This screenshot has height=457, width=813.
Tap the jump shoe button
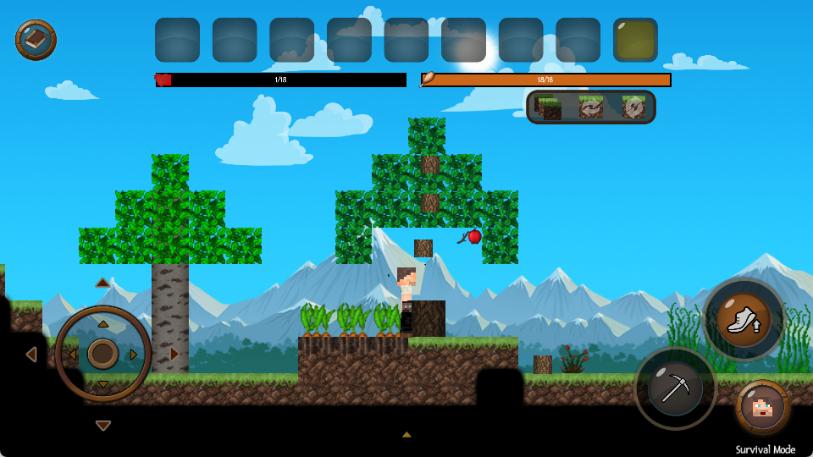click(x=744, y=320)
